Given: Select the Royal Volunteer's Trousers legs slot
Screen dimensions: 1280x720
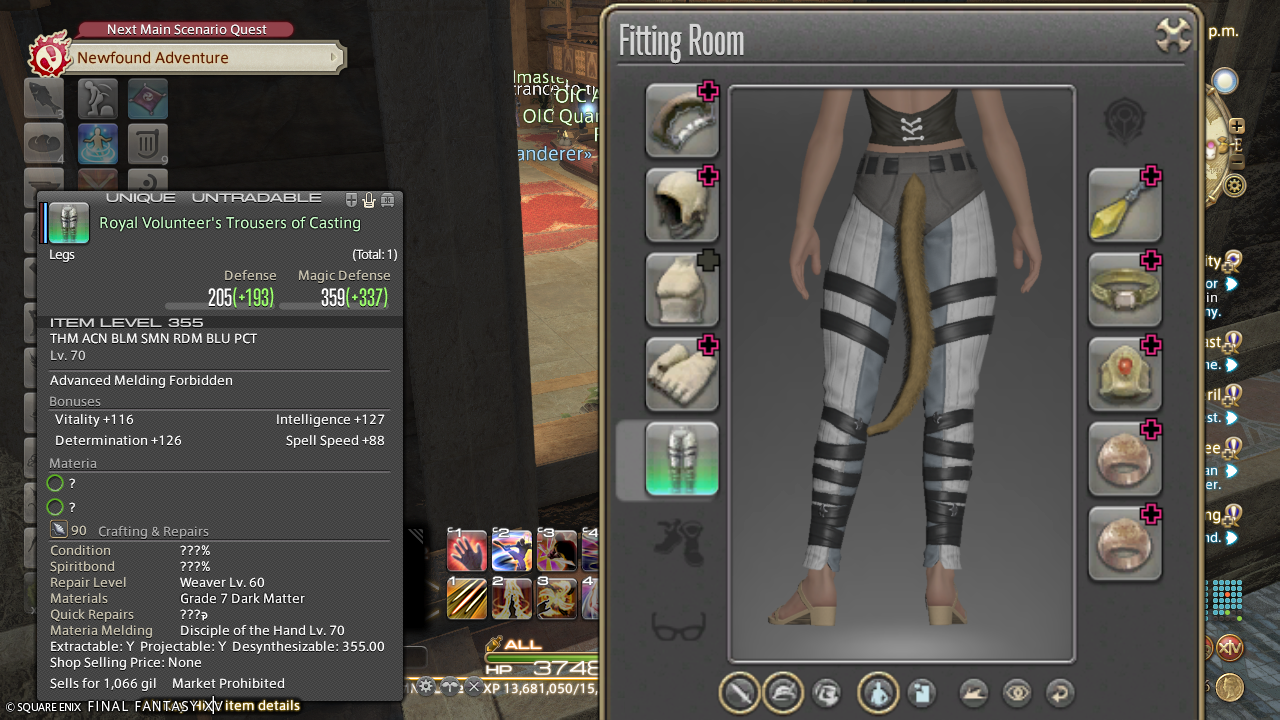Looking at the screenshot, I should click(682, 460).
